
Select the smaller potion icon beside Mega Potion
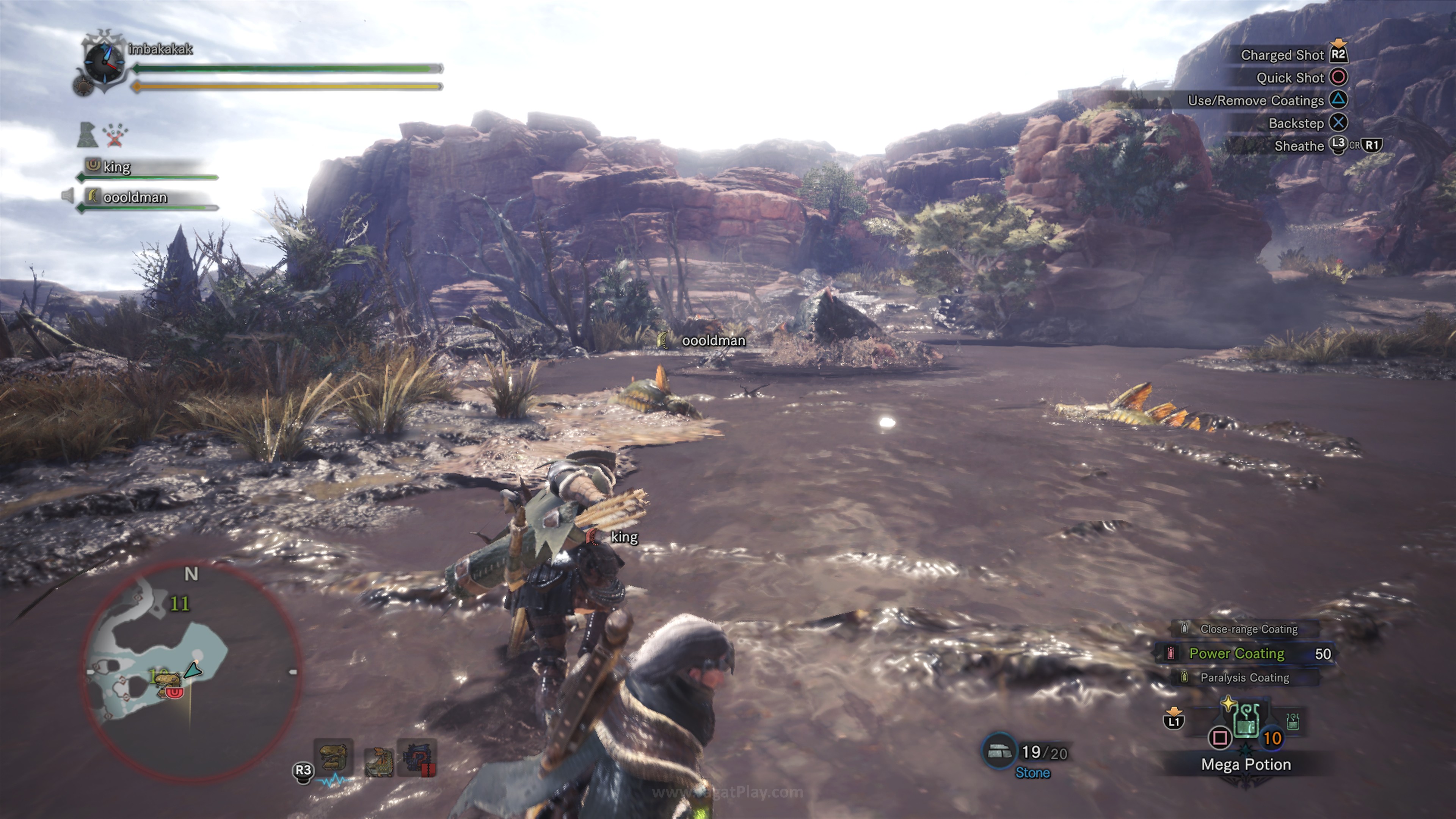pyautogui.click(x=1292, y=721)
